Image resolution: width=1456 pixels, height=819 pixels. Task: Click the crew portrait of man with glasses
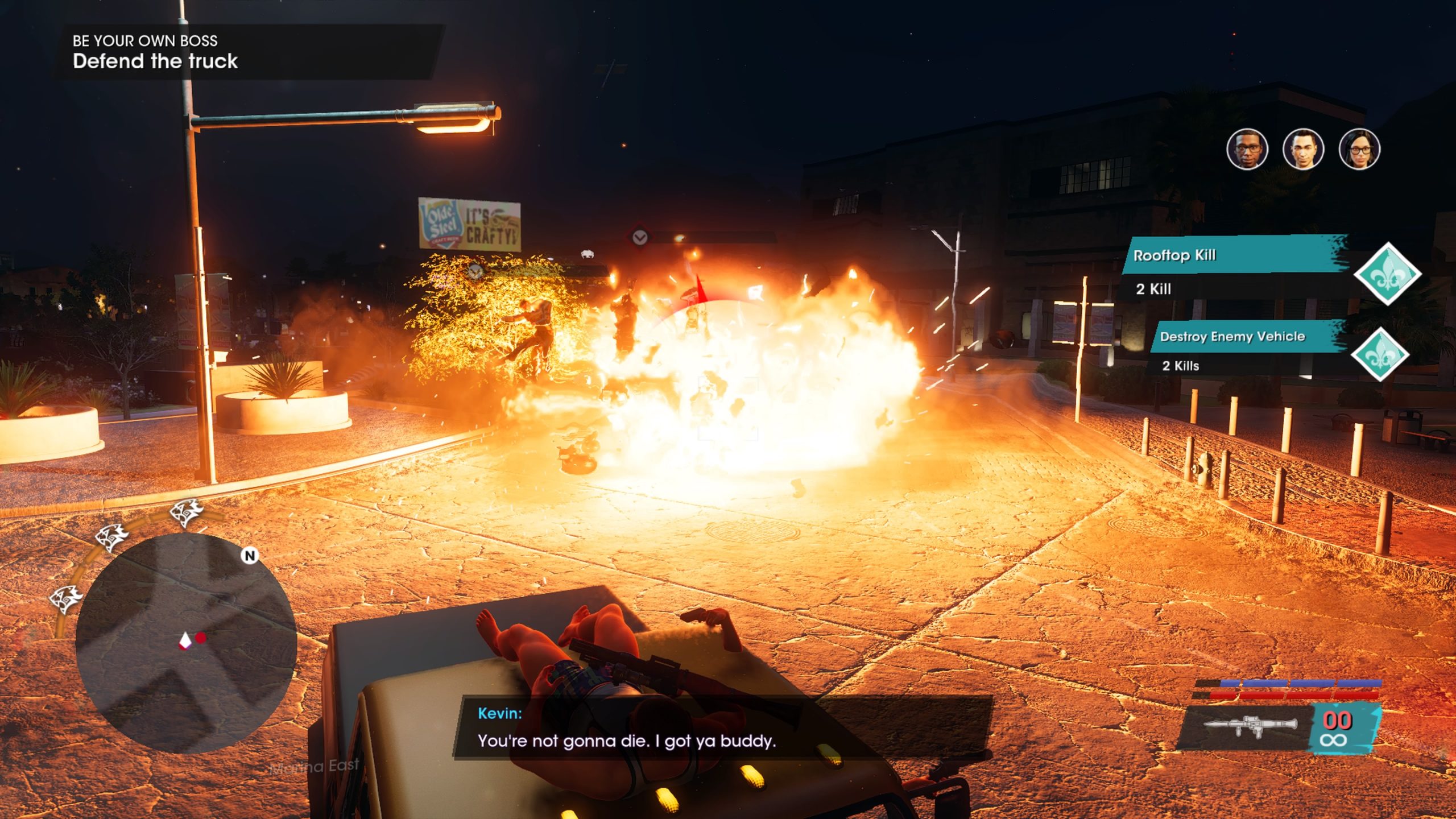[1247, 150]
